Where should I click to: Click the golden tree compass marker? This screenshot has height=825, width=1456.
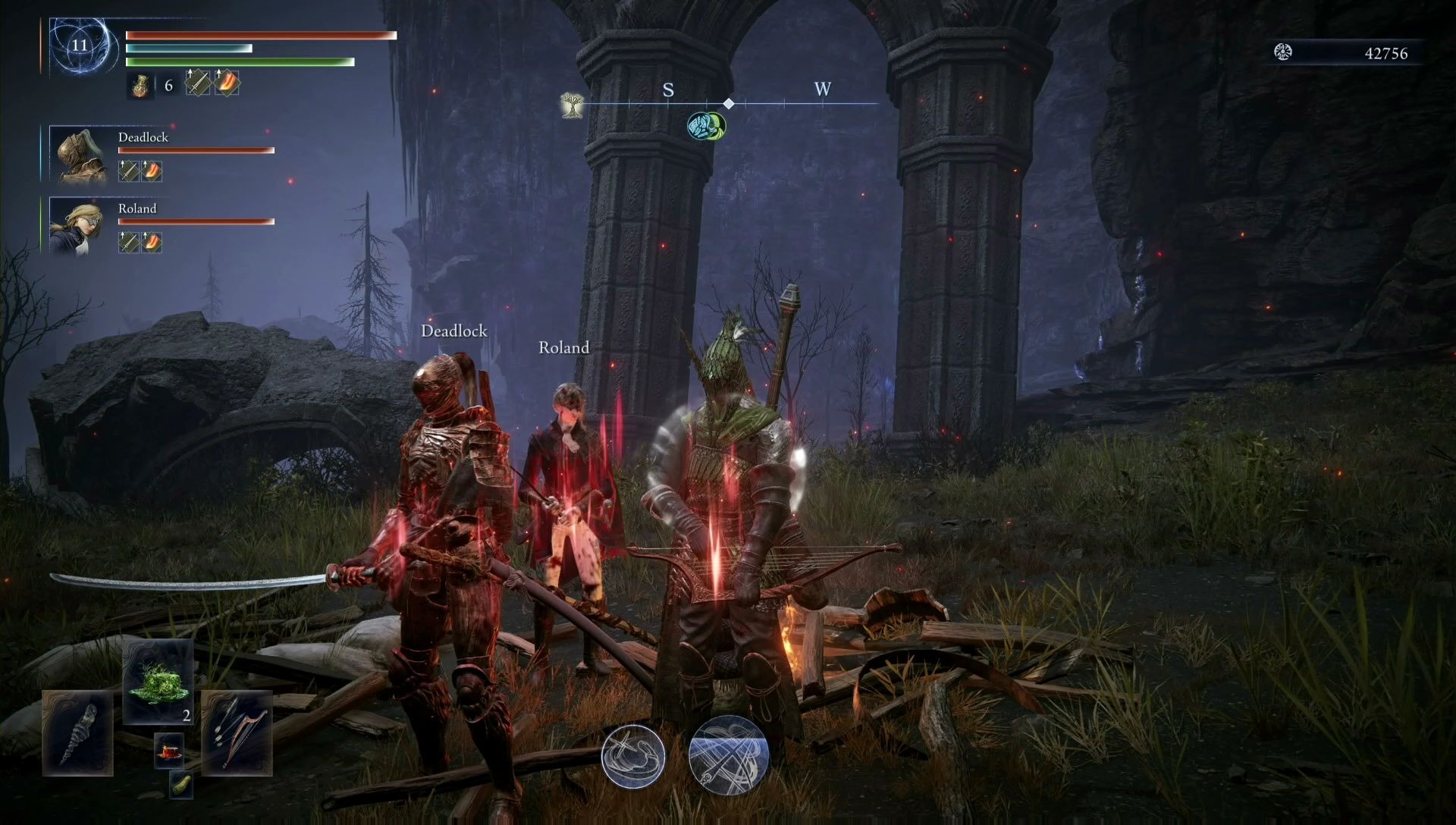pos(571,105)
